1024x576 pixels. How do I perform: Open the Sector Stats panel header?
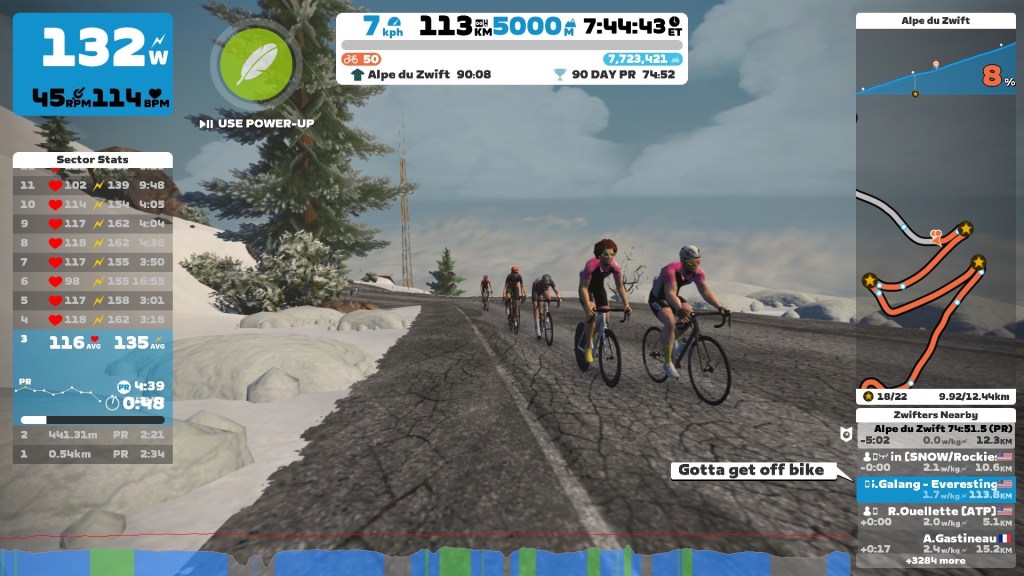pyautogui.click(x=92, y=160)
